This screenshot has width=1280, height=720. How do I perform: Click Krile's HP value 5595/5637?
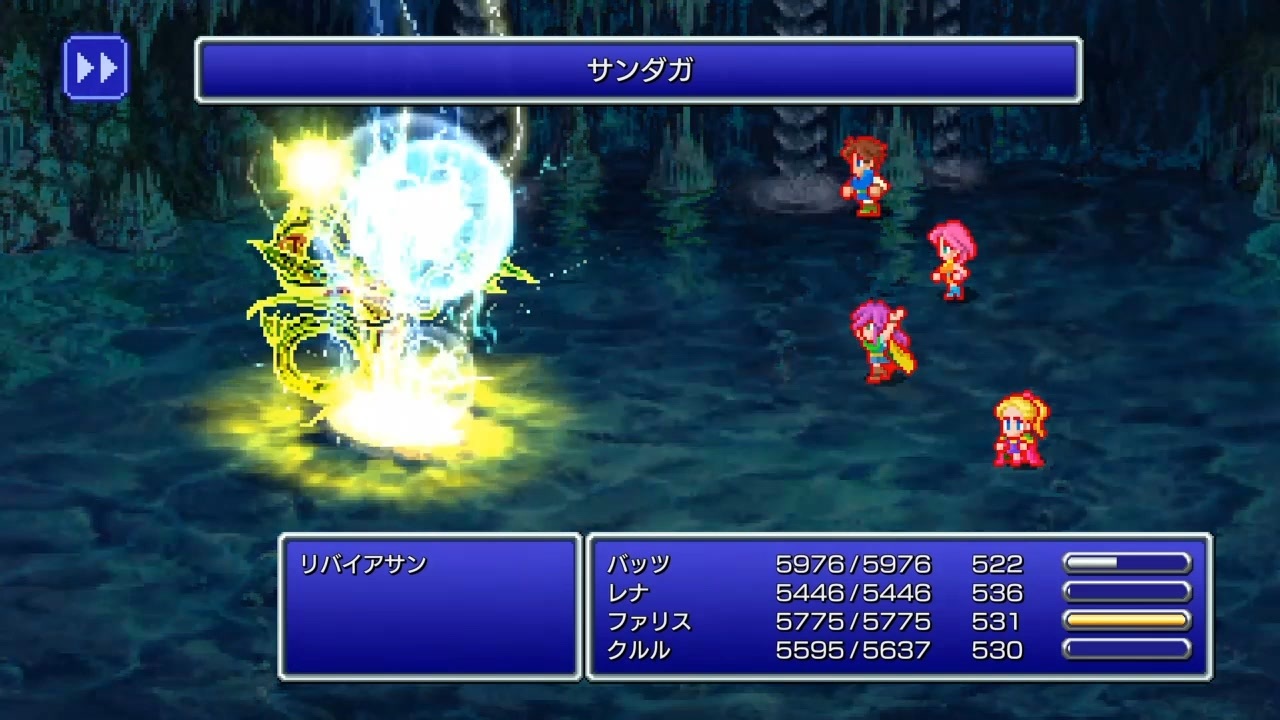[852, 650]
